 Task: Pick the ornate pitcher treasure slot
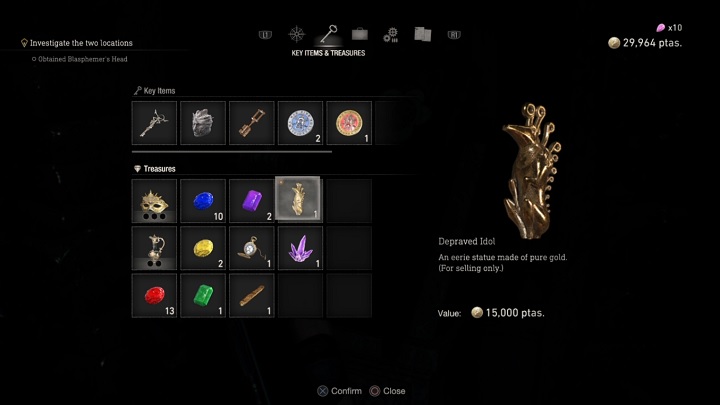coord(154,248)
